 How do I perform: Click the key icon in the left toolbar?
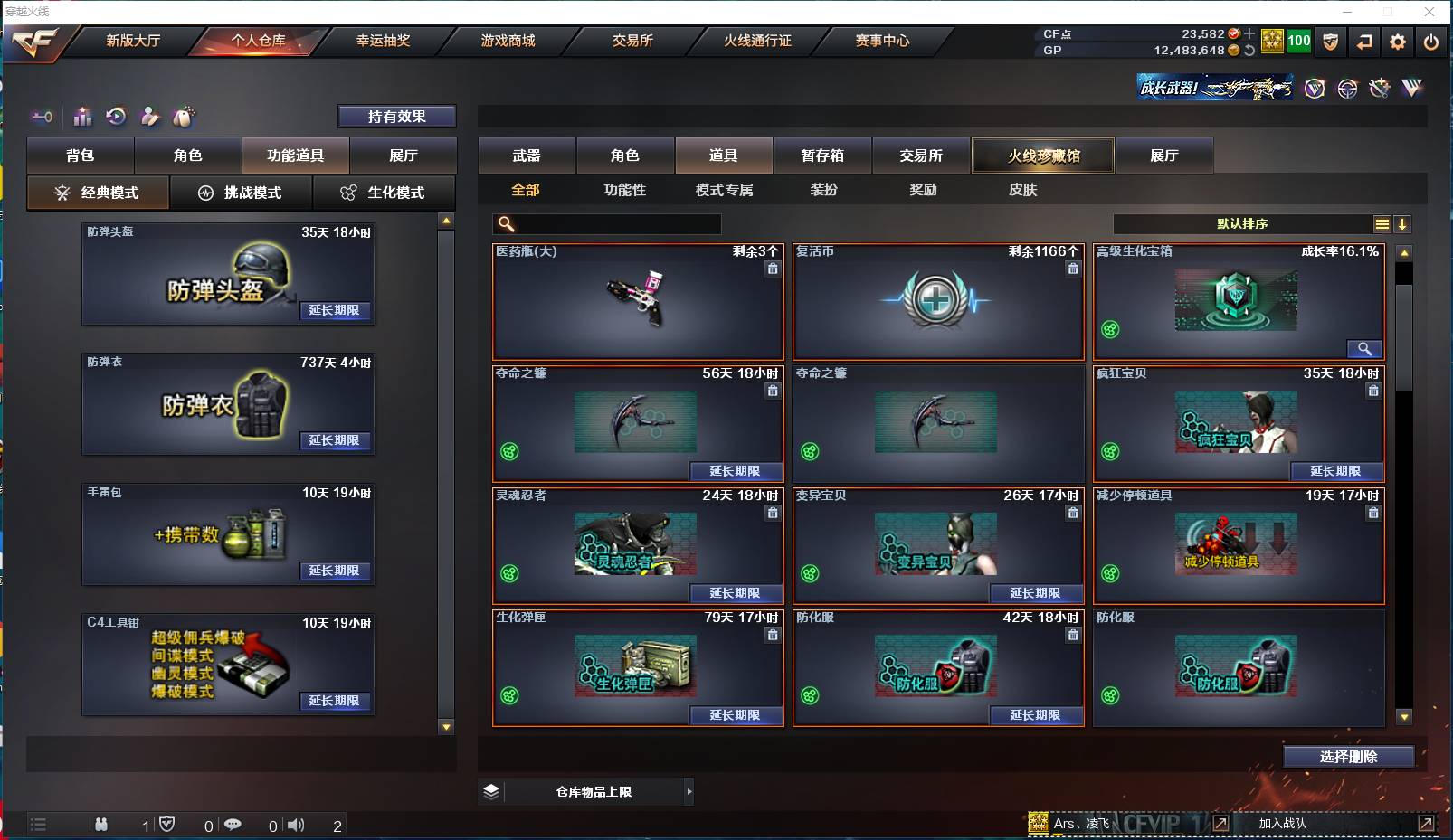(42, 116)
